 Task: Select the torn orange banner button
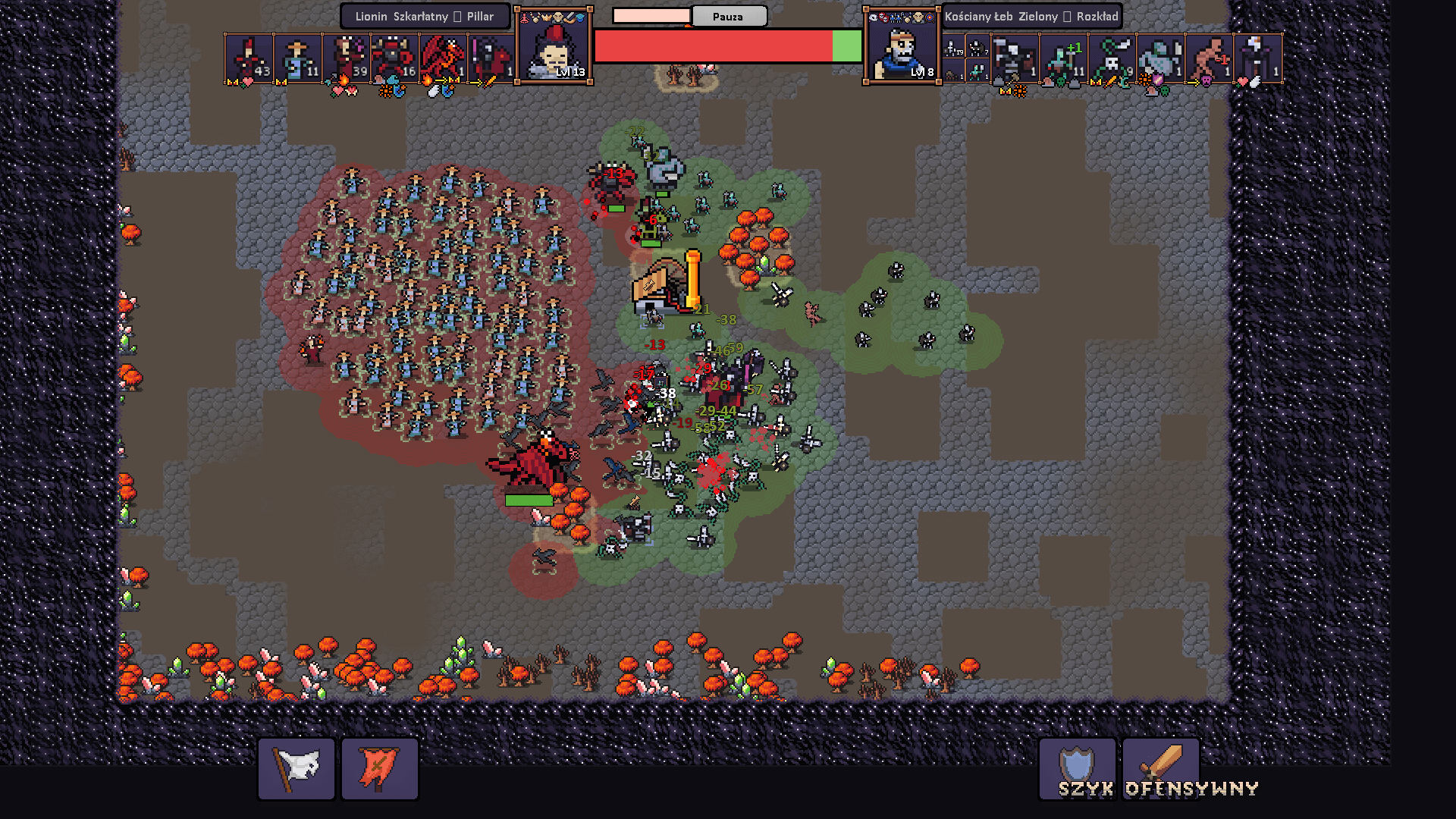click(x=379, y=769)
